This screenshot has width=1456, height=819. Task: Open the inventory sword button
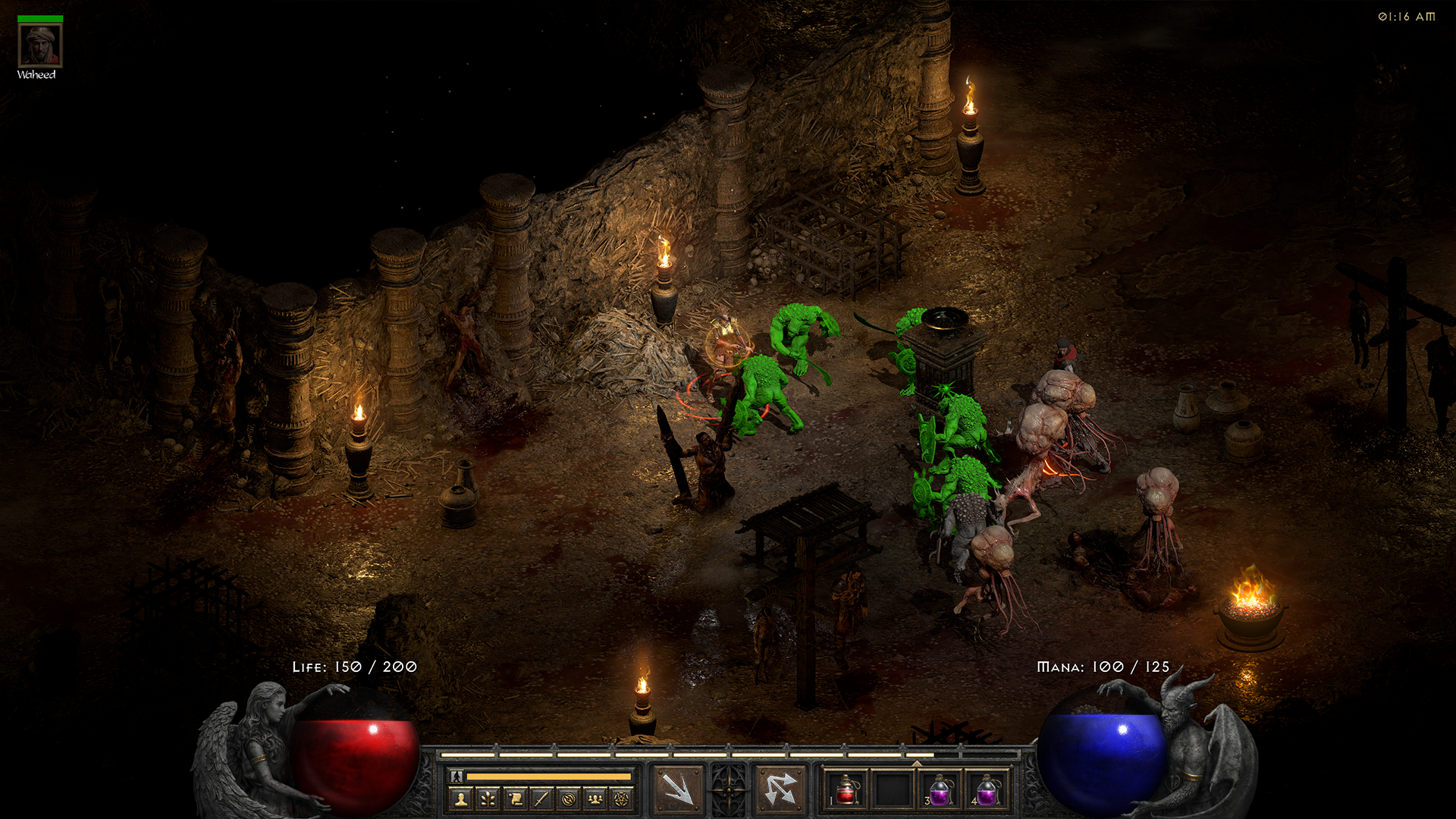tap(541, 799)
